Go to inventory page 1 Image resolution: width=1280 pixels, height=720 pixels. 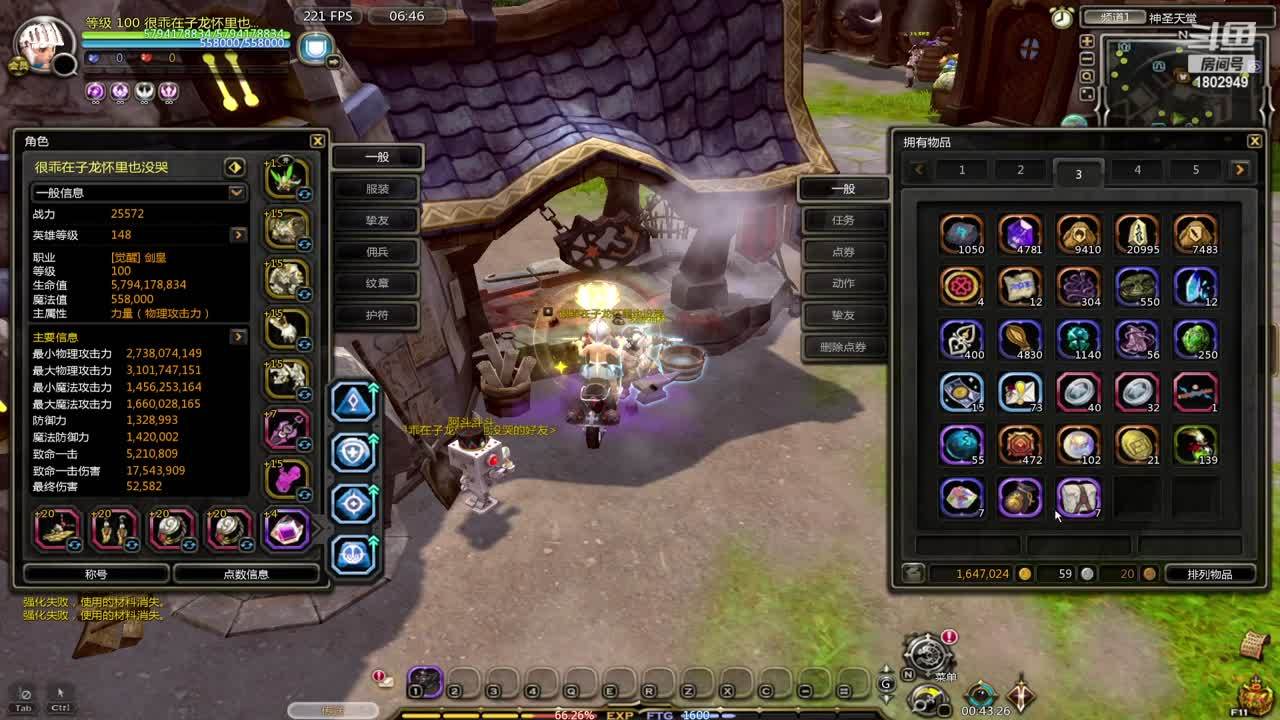tap(962, 170)
